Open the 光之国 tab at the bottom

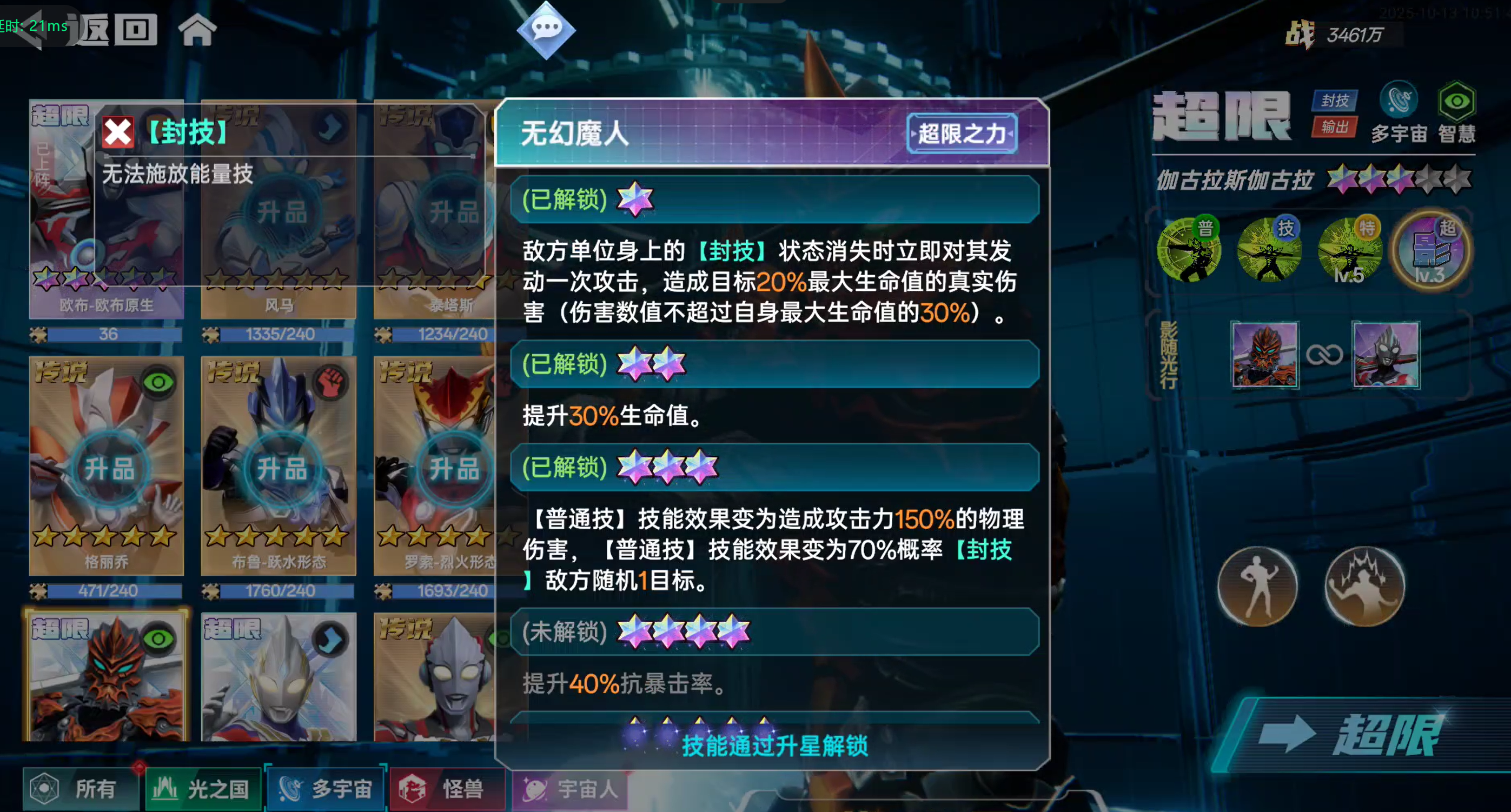(x=203, y=789)
